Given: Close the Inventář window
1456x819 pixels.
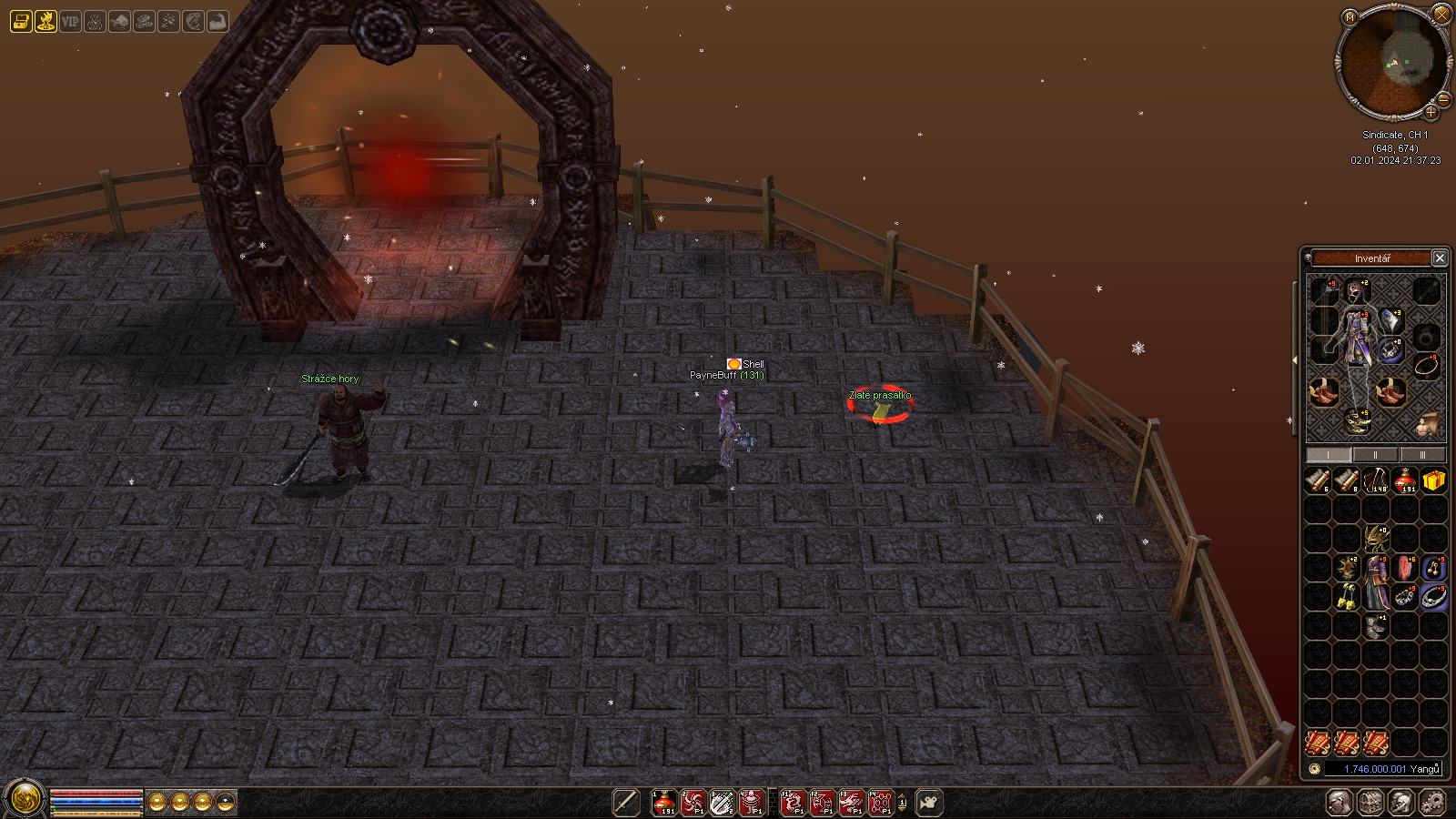Looking at the screenshot, I should point(1440,258).
